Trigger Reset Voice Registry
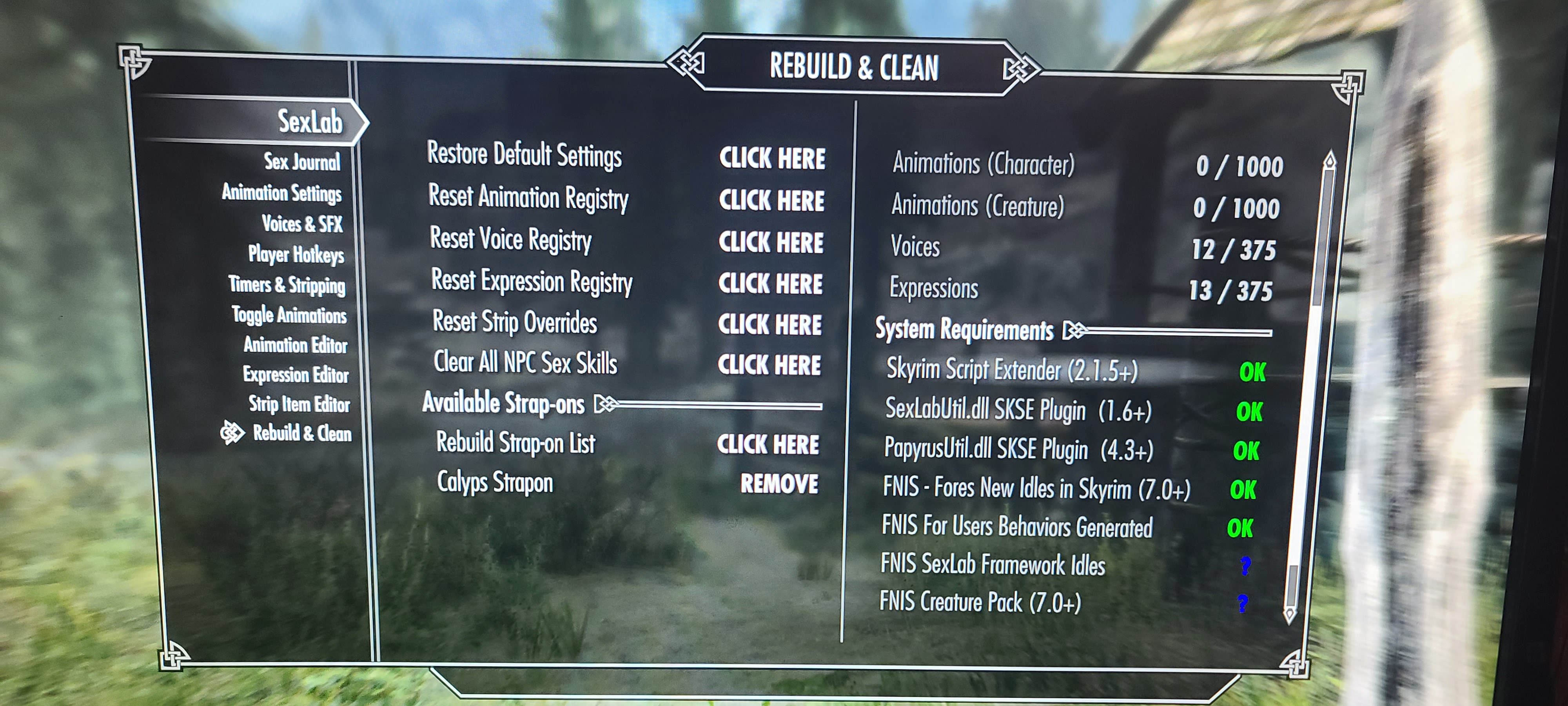The image size is (1568, 706). tap(771, 242)
